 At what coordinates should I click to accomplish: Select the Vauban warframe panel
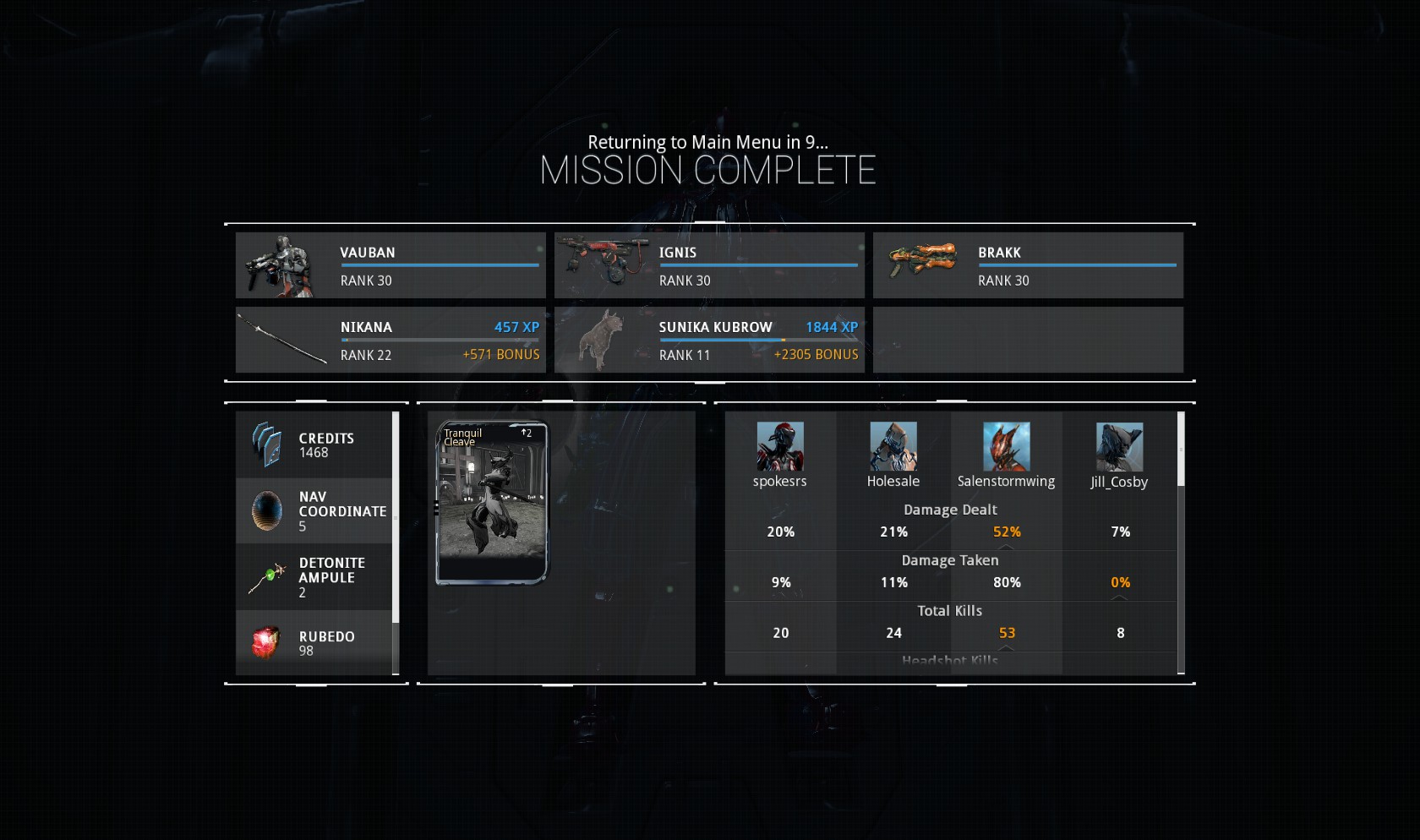(390, 265)
